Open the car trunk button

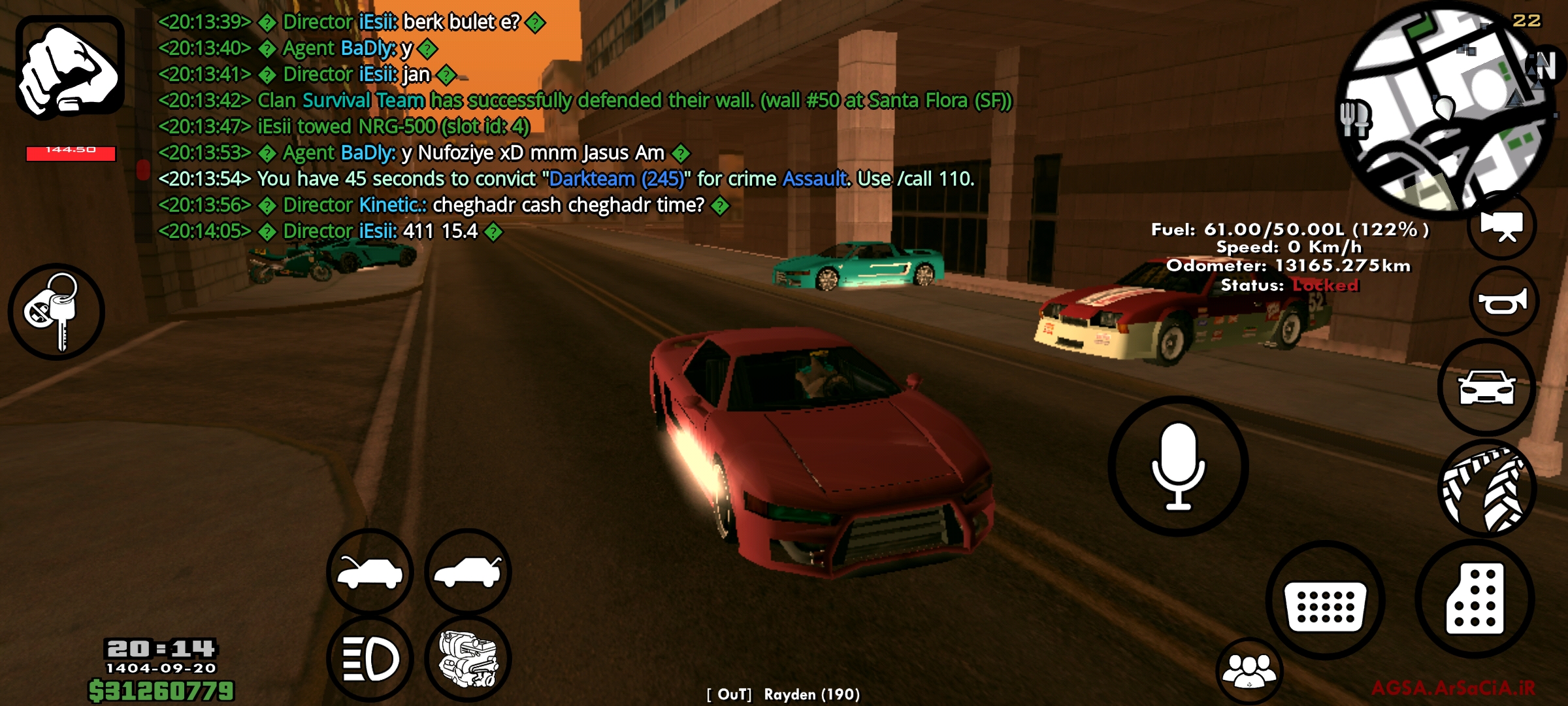tap(468, 572)
